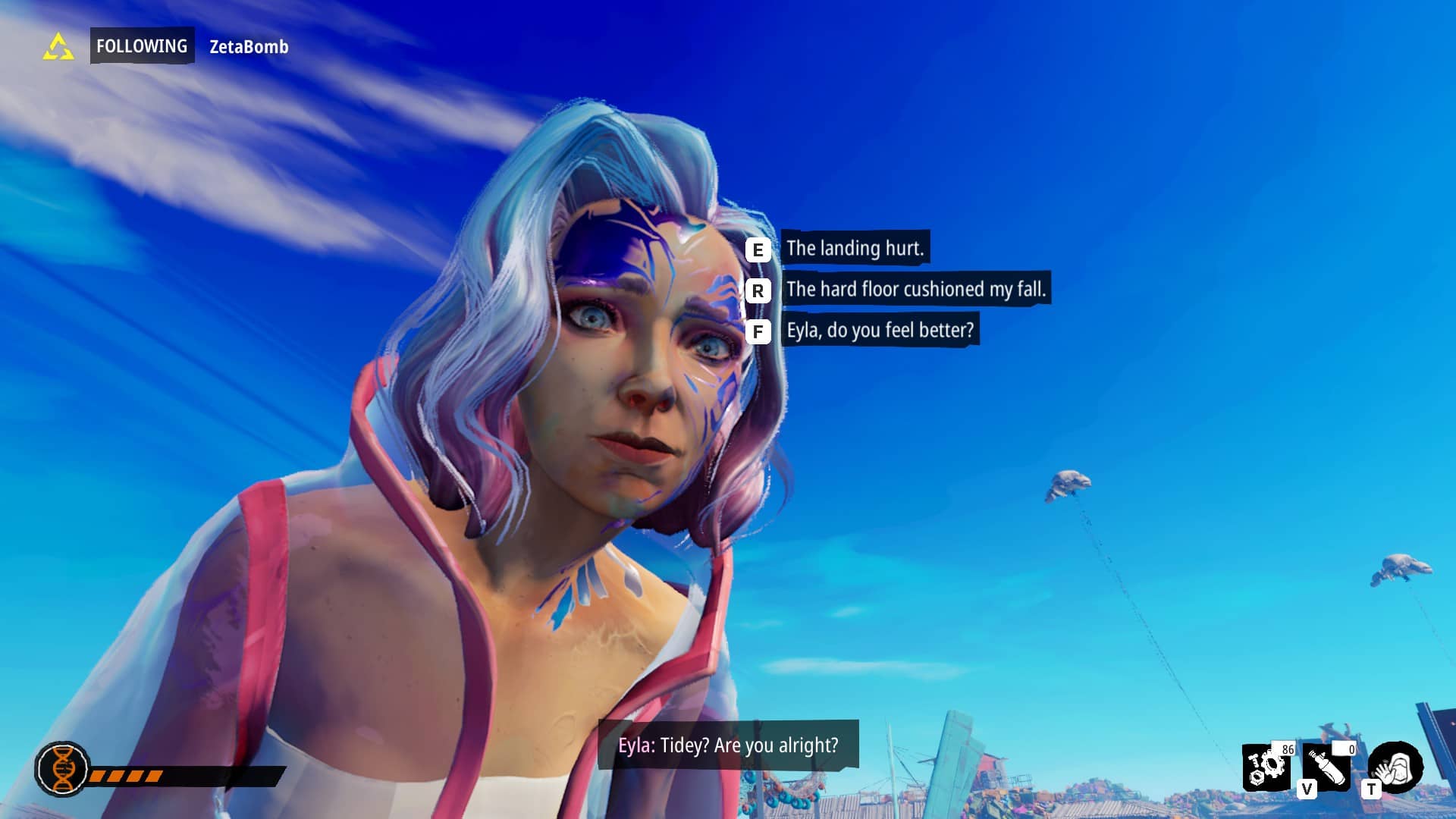Choose reply "The landing hurt."
1456x819 pixels.
click(x=855, y=248)
